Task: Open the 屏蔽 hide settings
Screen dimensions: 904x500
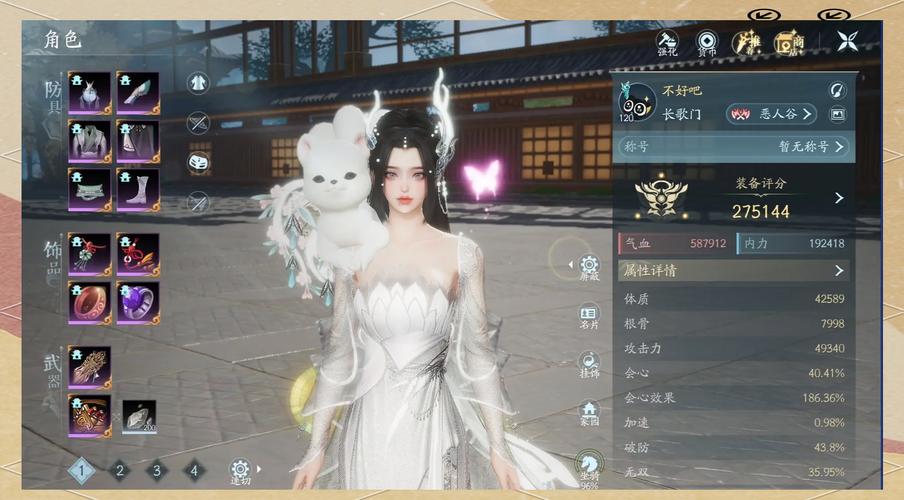Action: (x=589, y=267)
